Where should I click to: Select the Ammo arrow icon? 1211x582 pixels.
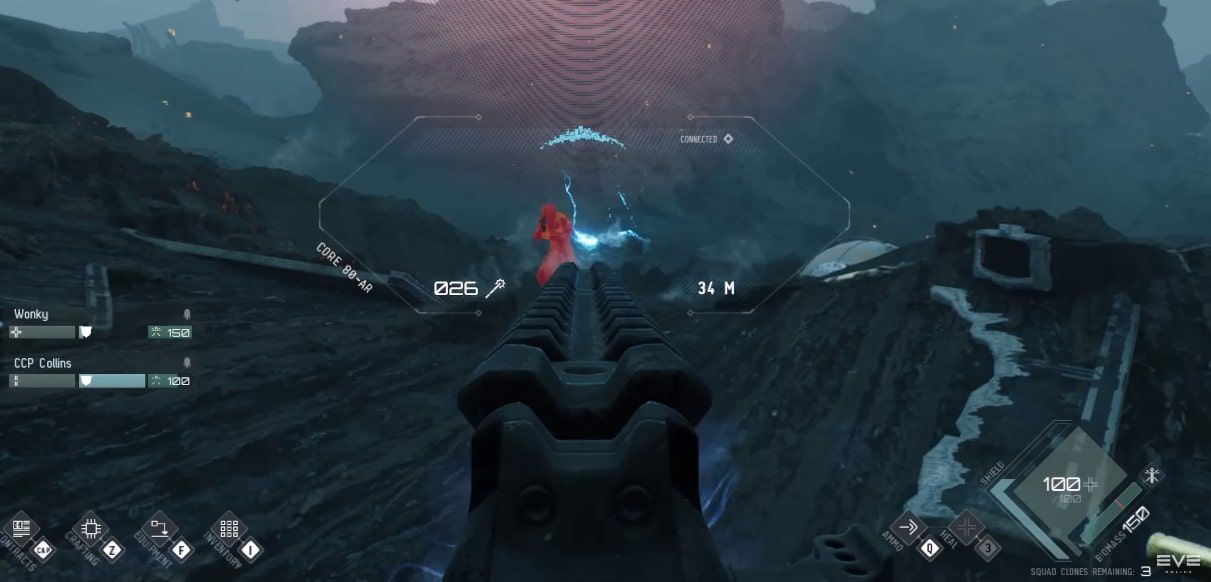click(x=909, y=526)
